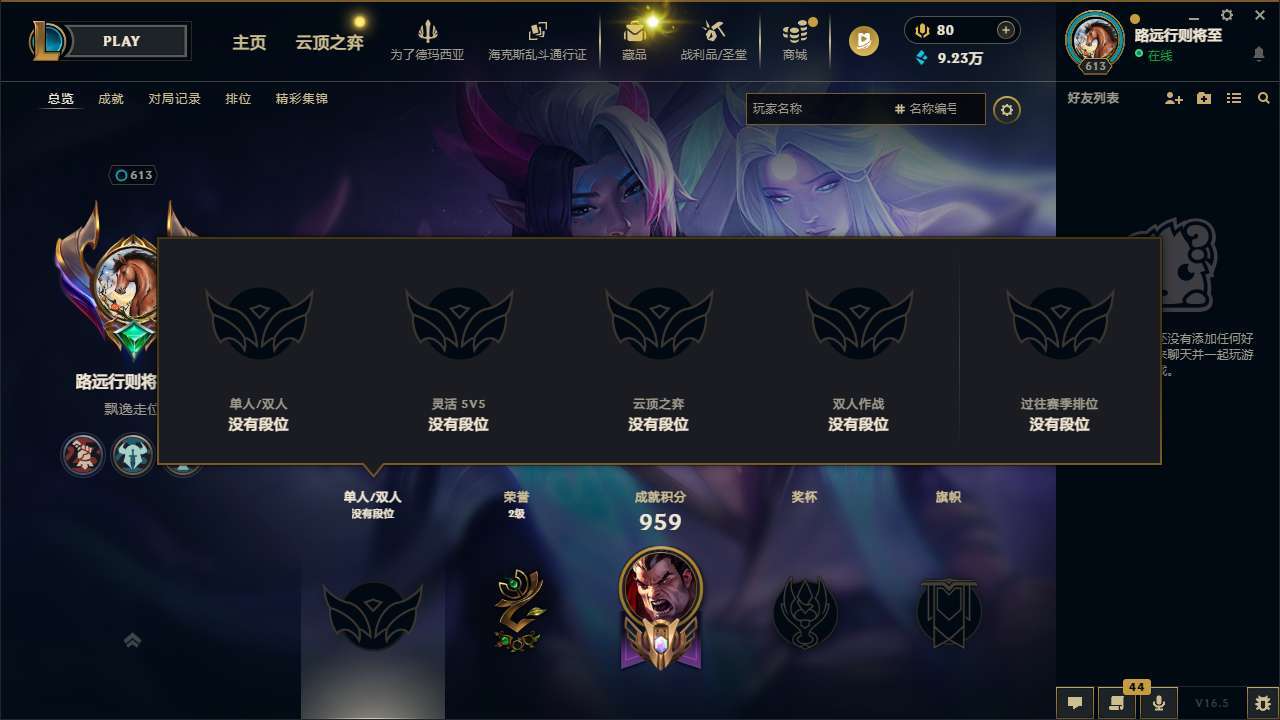Open the chat window icon
1280x720 pixels.
[1075, 703]
